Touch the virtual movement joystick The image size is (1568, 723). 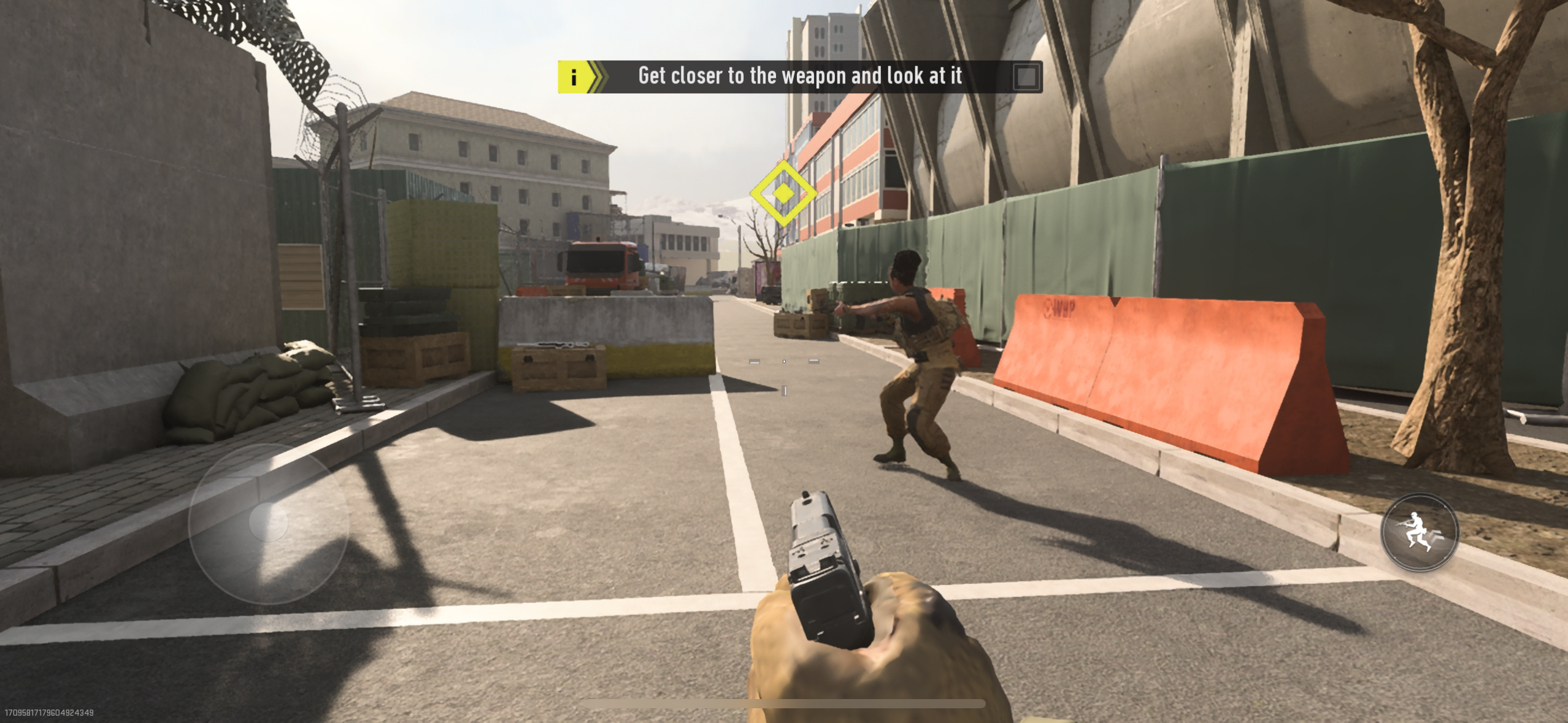pyautogui.click(x=268, y=522)
